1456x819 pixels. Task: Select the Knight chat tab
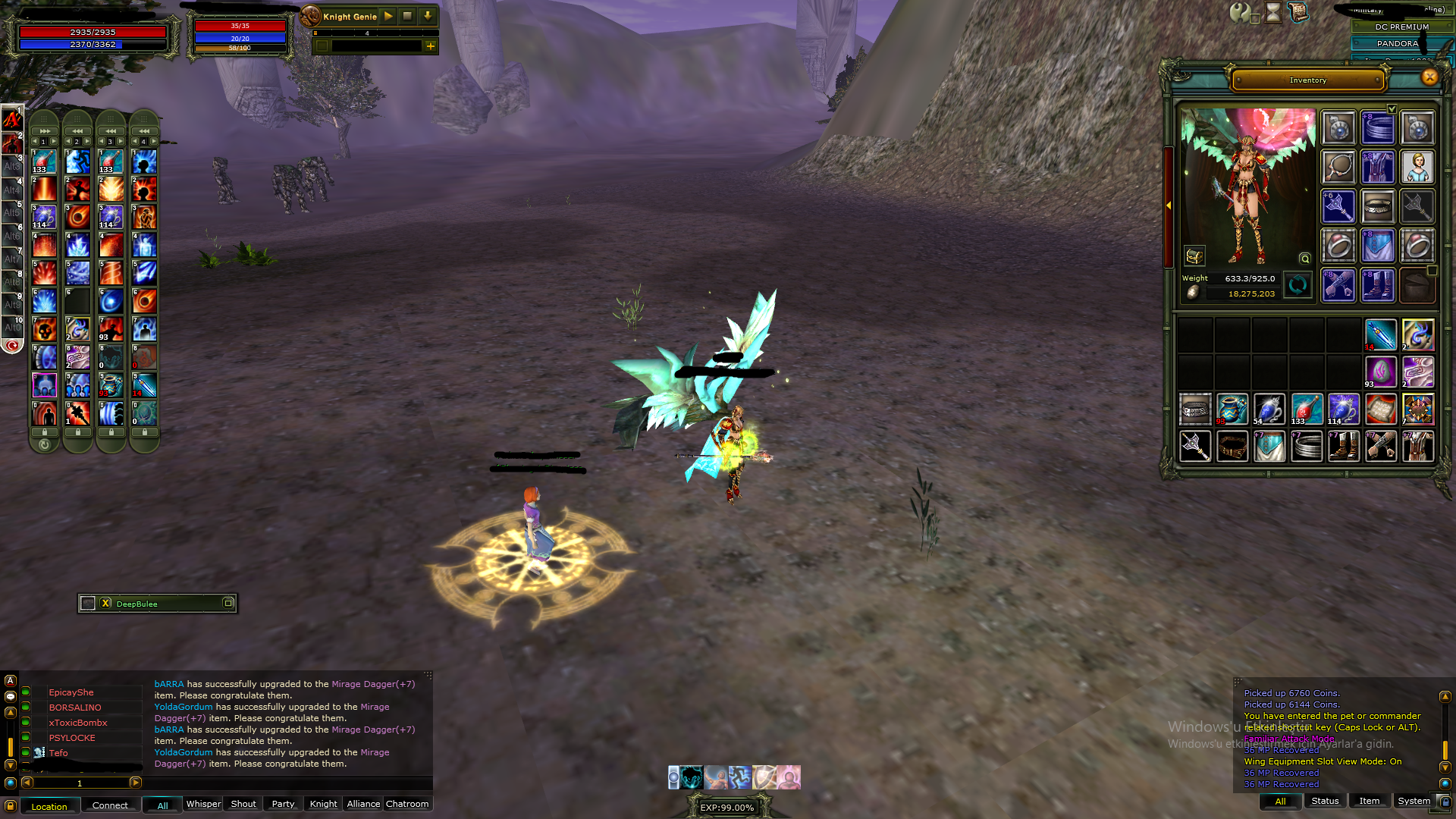[x=323, y=804]
